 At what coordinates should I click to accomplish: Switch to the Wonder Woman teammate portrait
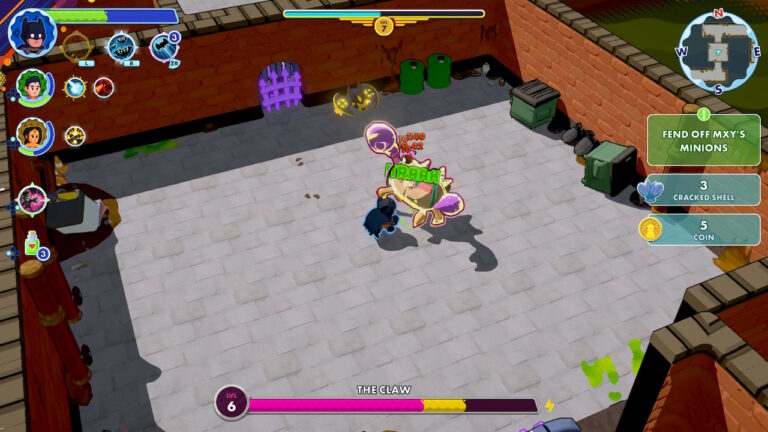tap(33, 136)
